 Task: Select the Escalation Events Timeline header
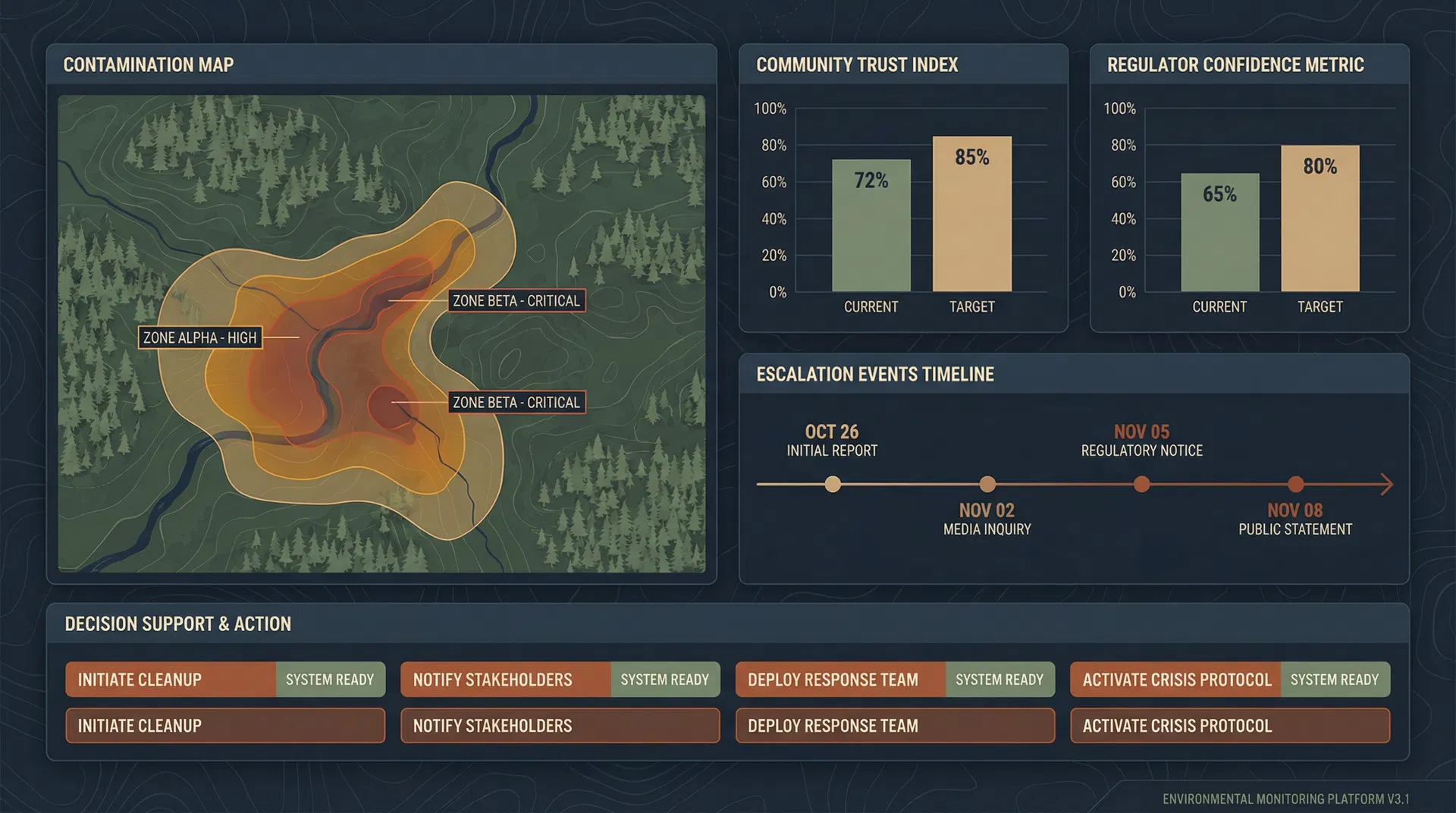pyautogui.click(x=874, y=374)
